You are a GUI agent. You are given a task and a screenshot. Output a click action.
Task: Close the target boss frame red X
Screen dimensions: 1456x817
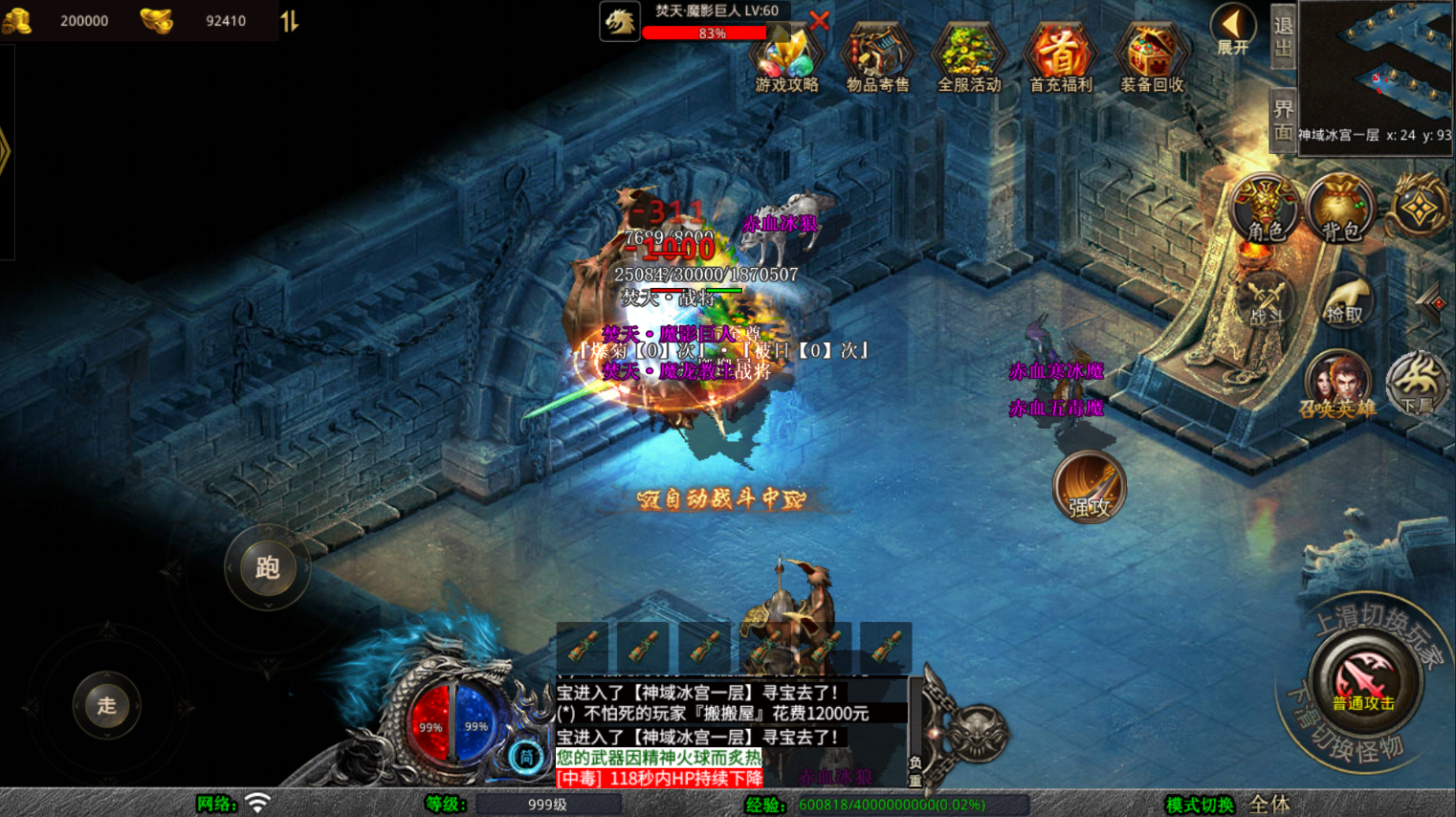[820, 20]
